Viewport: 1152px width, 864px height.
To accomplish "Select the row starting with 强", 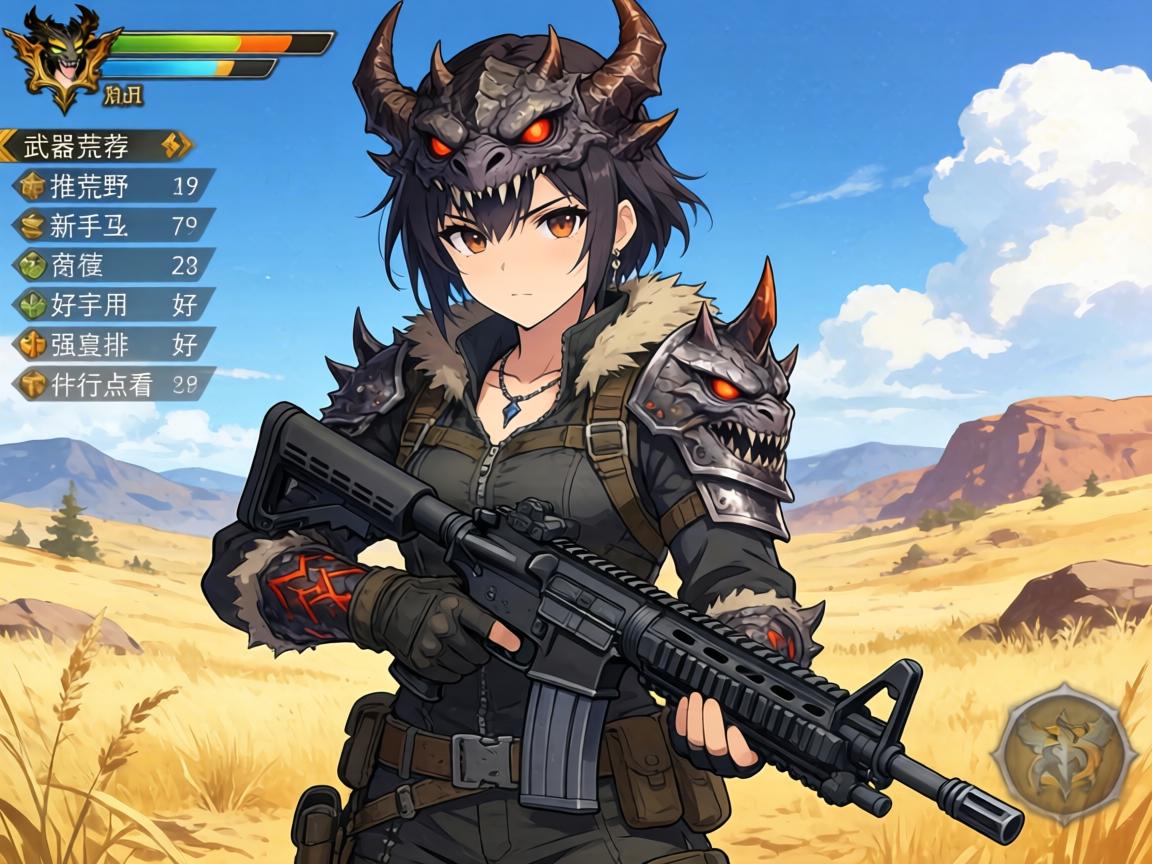I will [x=112, y=344].
